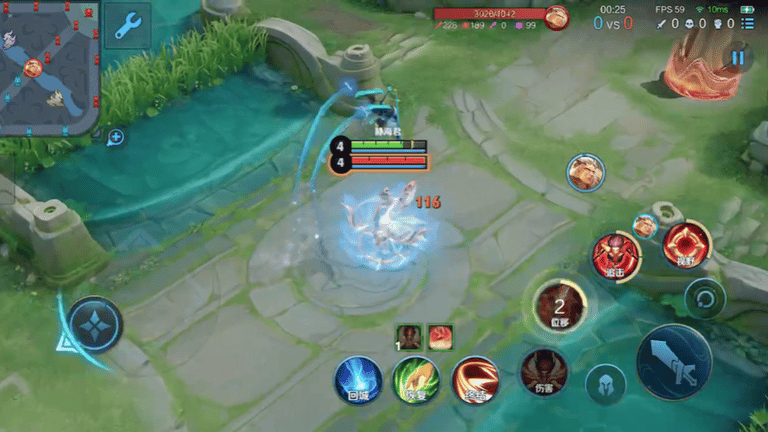Tap the virtual movement joystick
This screenshot has width=768, height=432.
96,324
